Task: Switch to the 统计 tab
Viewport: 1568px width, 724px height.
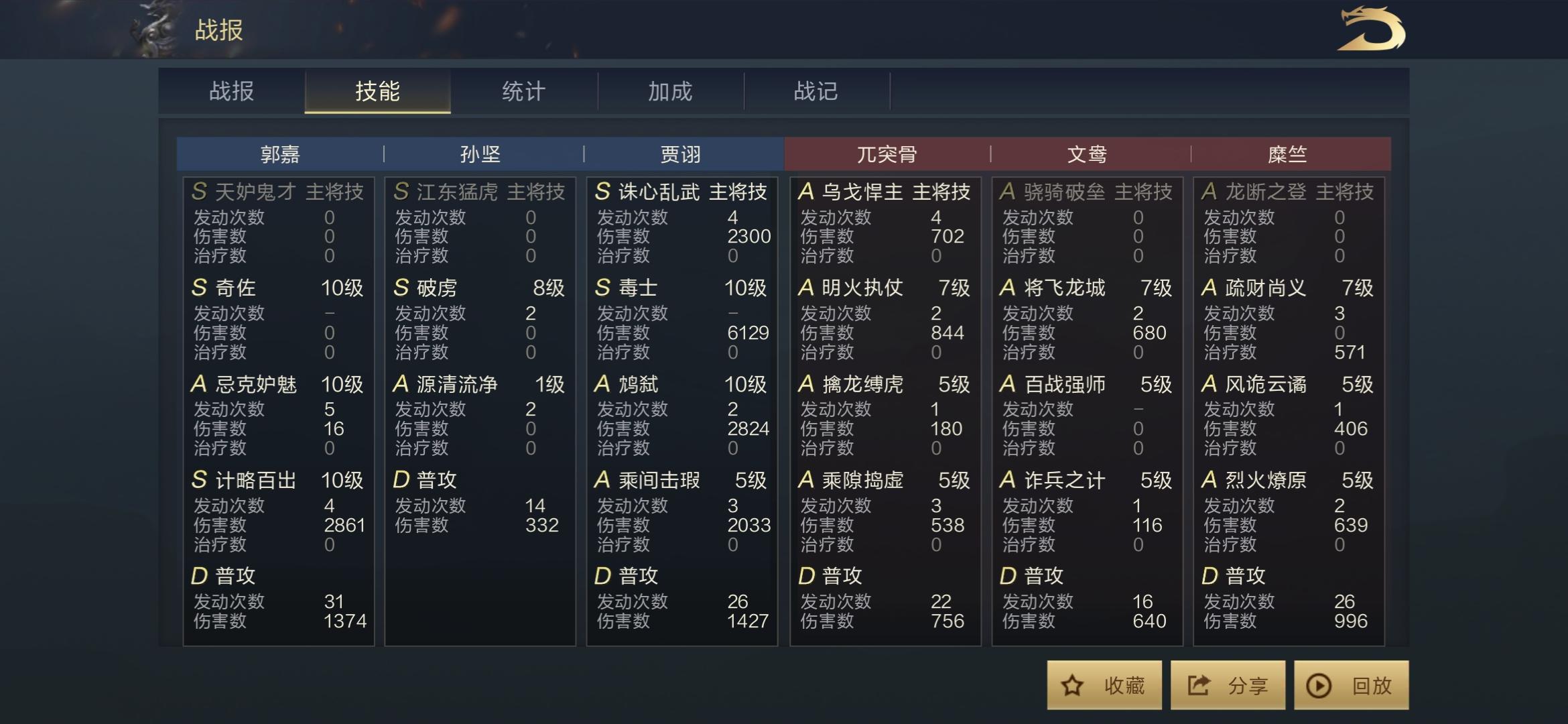Action: point(522,92)
